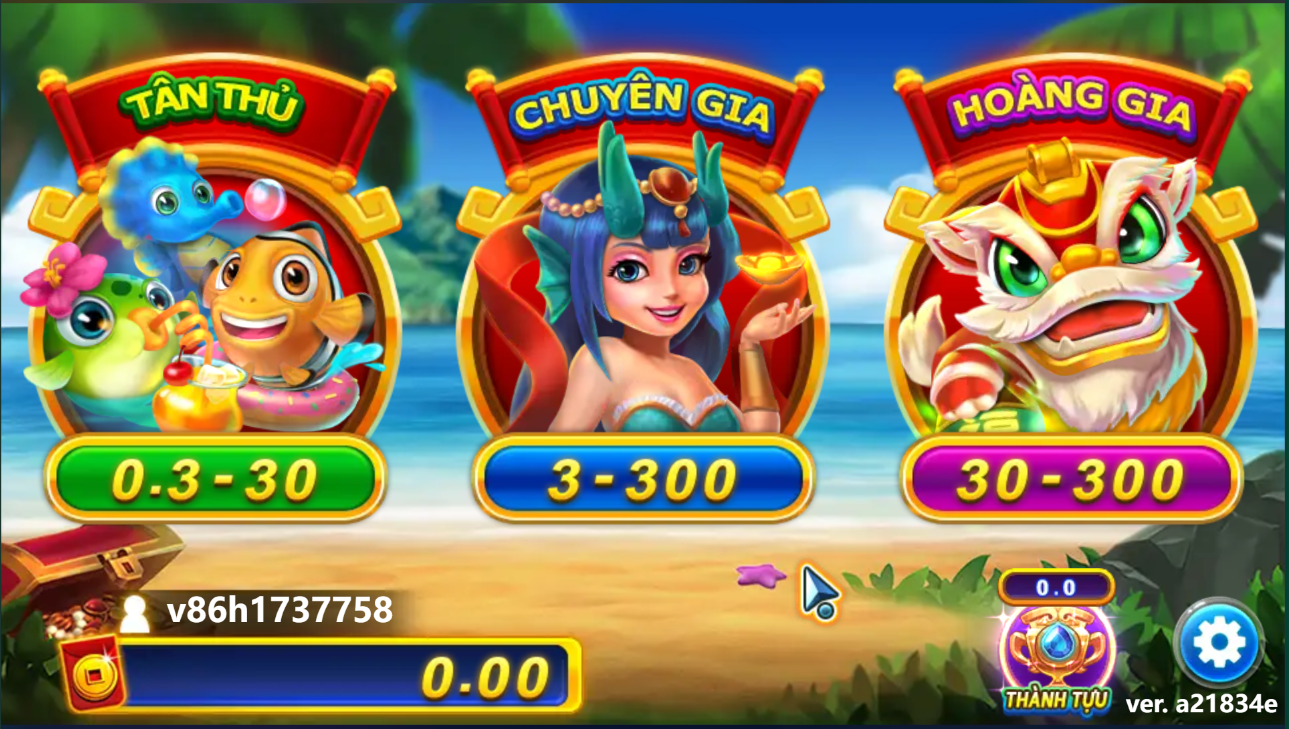Click the red coin envelope icon
The image size is (1289, 729).
click(93, 674)
